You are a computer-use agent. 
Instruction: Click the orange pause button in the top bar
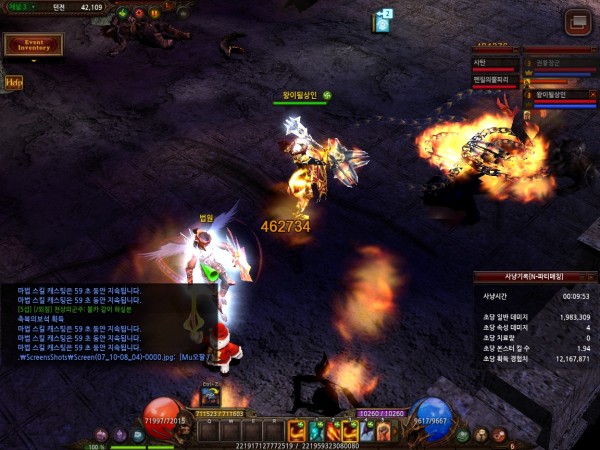(x=155, y=14)
